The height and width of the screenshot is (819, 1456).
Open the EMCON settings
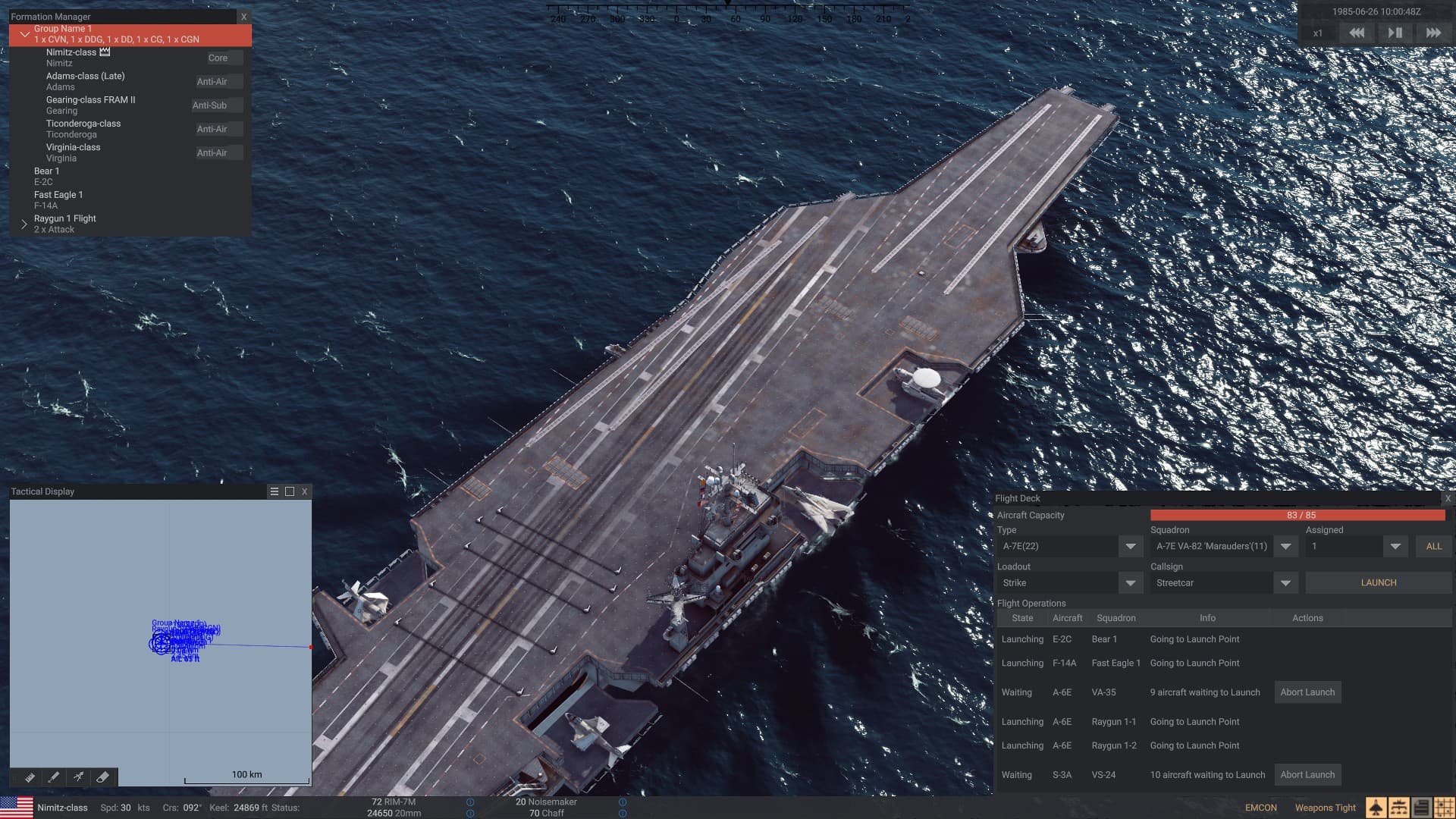(x=1260, y=808)
